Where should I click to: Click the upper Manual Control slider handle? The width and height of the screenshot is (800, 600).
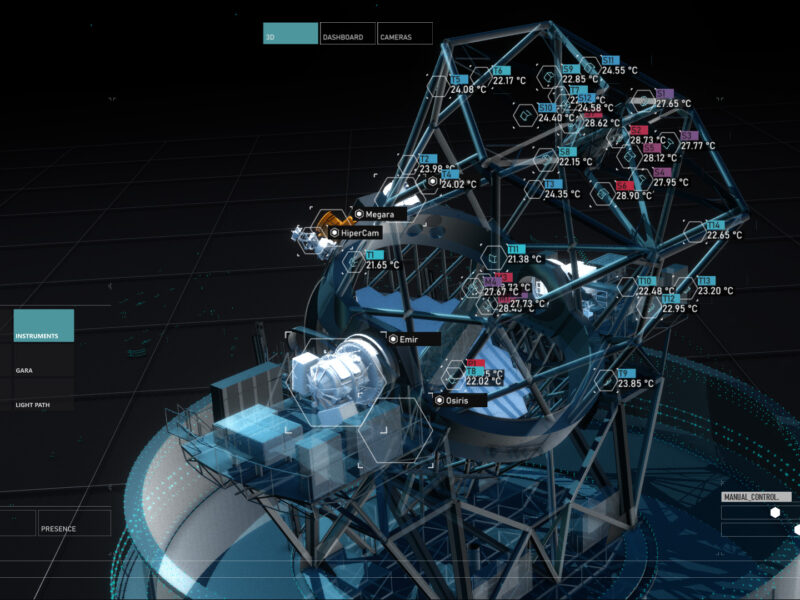[773, 512]
